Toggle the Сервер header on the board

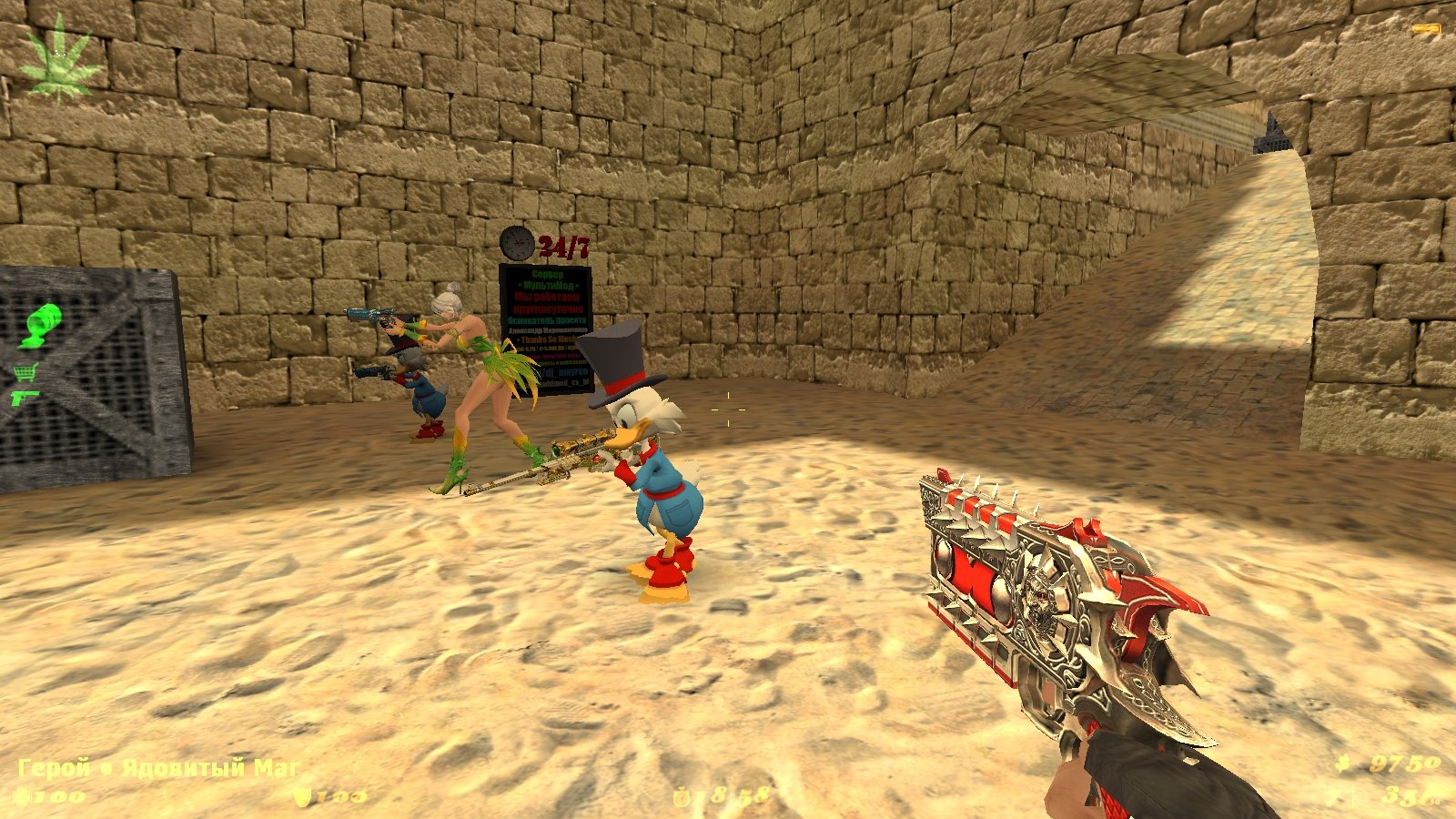click(x=546, y=274)
